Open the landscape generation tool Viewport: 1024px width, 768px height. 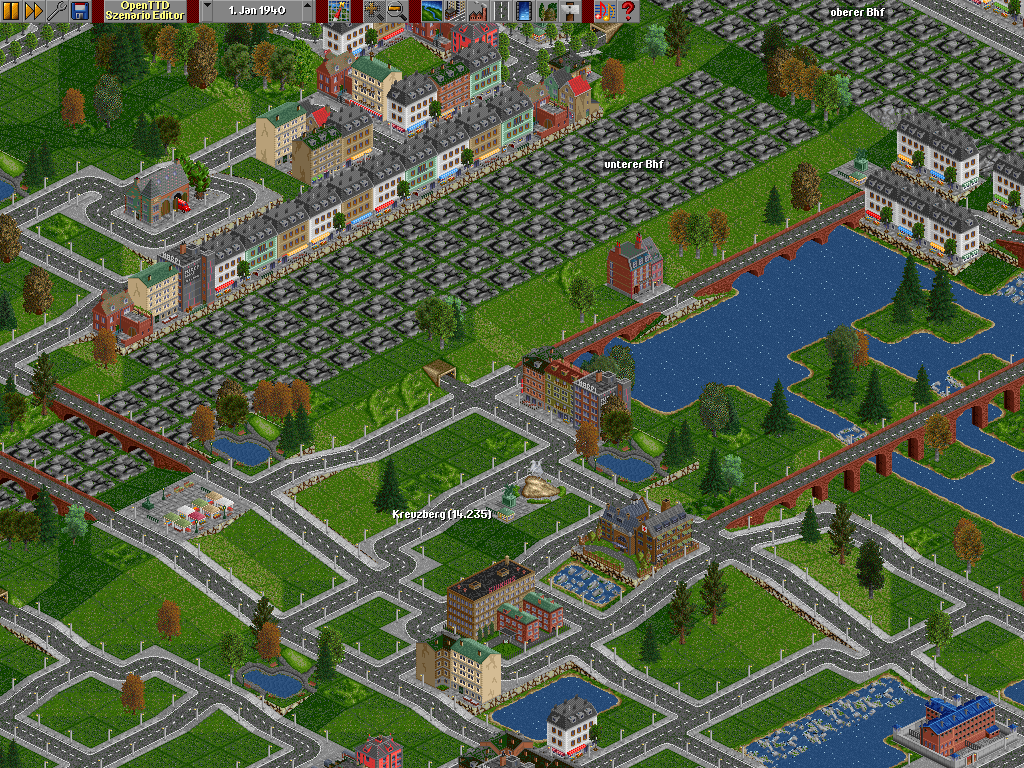[431, 11]
